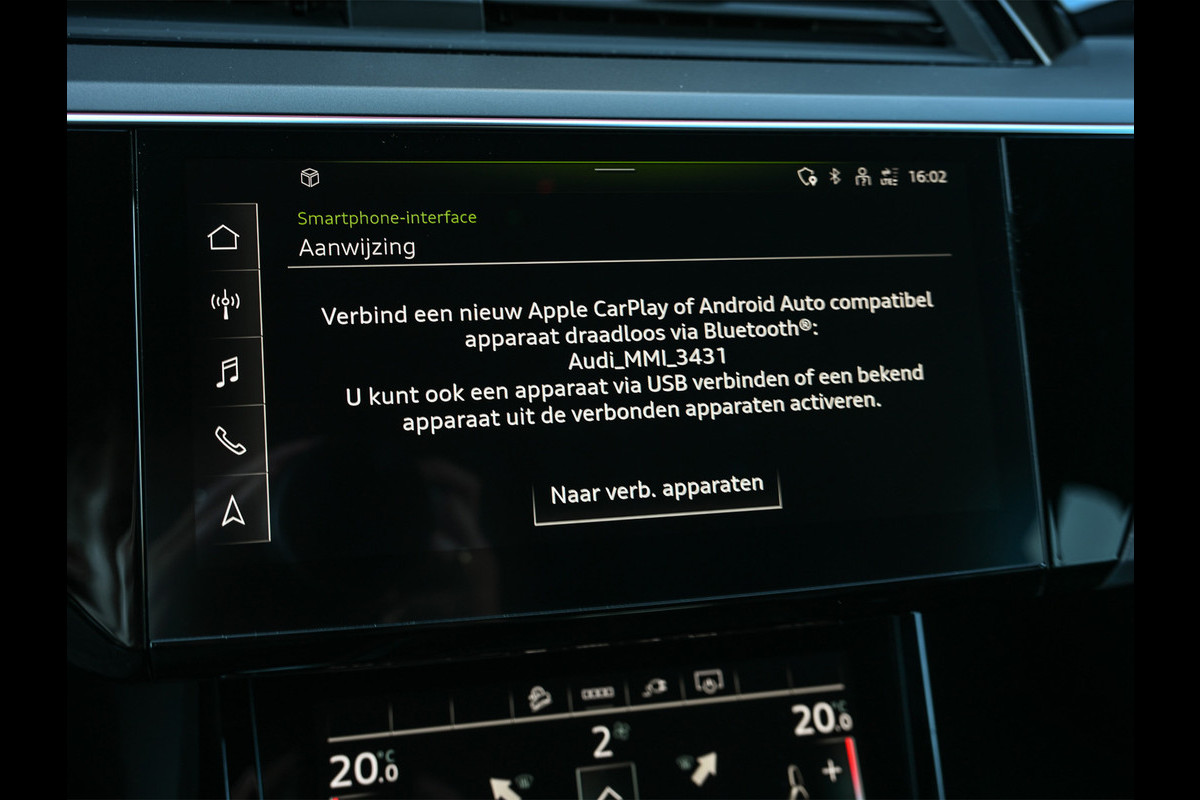Launch the navigation arrow icon

(233, 510)
